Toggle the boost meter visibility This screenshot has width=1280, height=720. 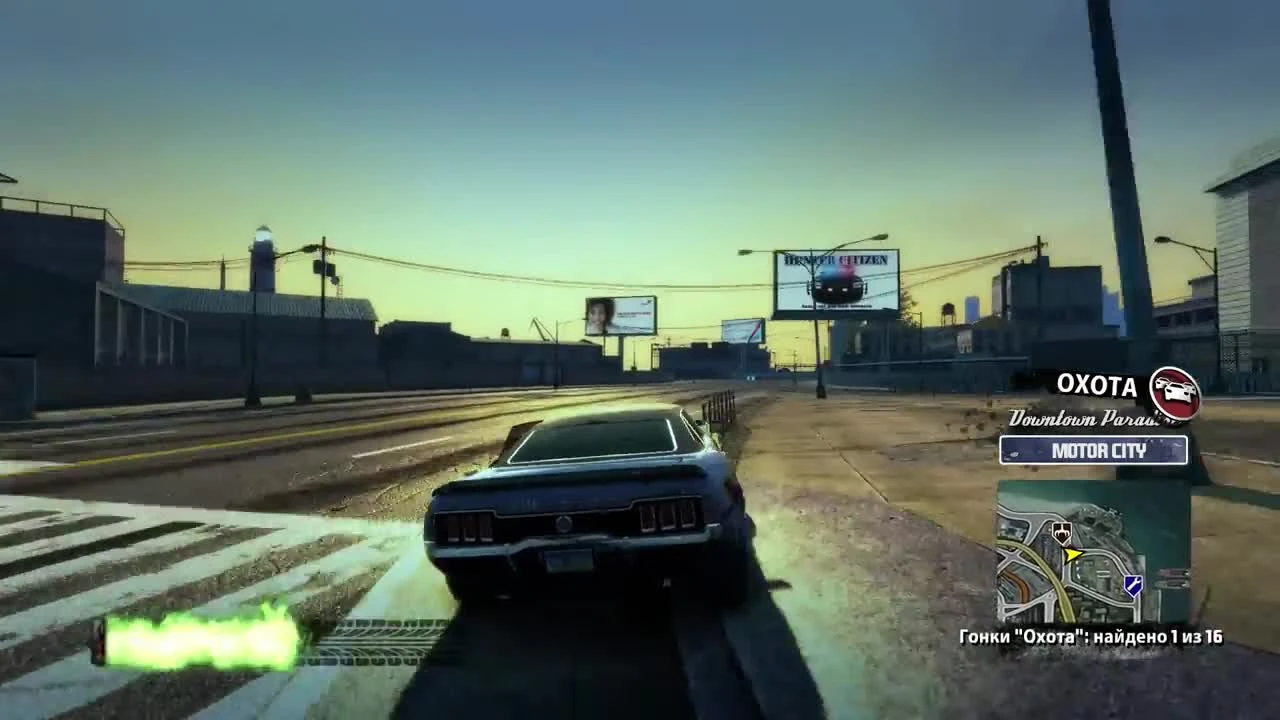click(x=195, y=637)
